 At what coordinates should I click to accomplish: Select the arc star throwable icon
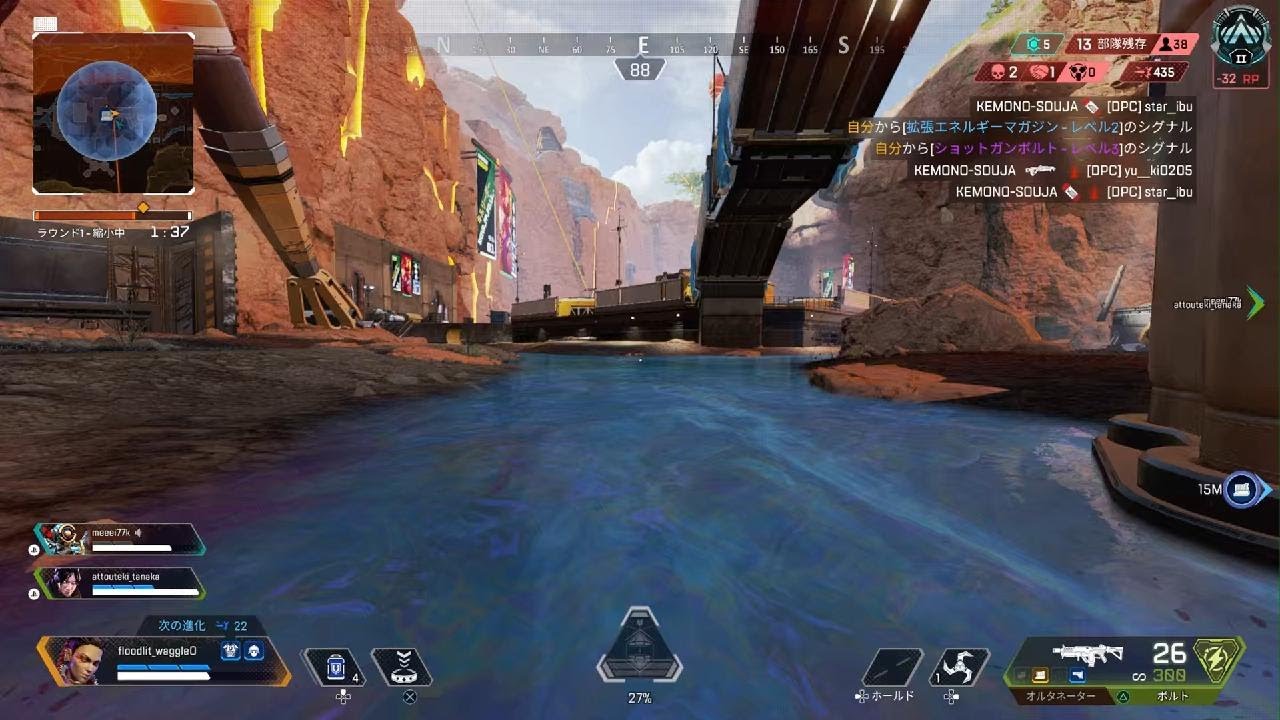click(957, 663)
